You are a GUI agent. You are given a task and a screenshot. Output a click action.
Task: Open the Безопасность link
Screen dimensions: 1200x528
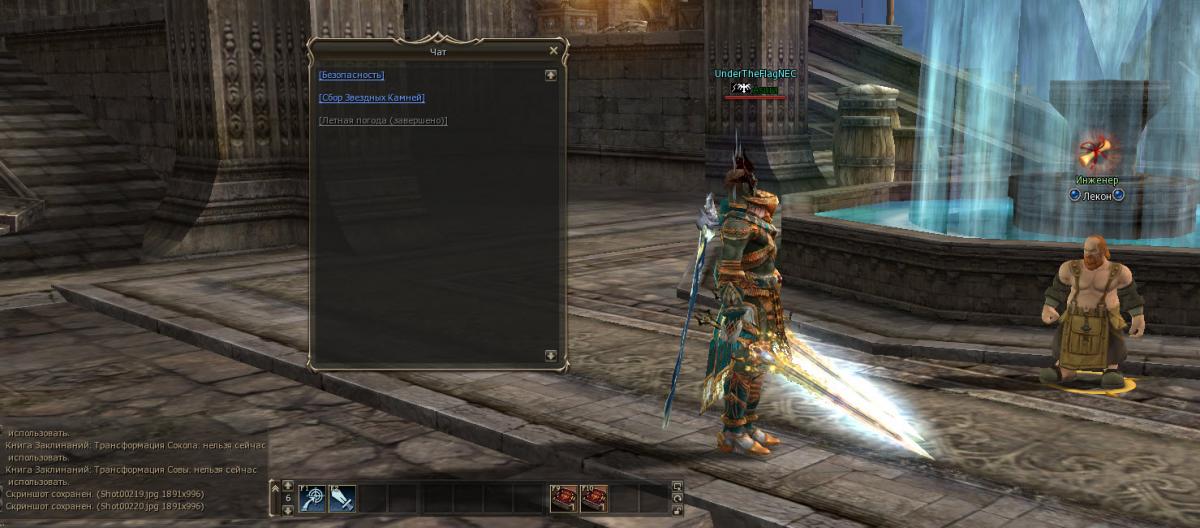(351, 75)
